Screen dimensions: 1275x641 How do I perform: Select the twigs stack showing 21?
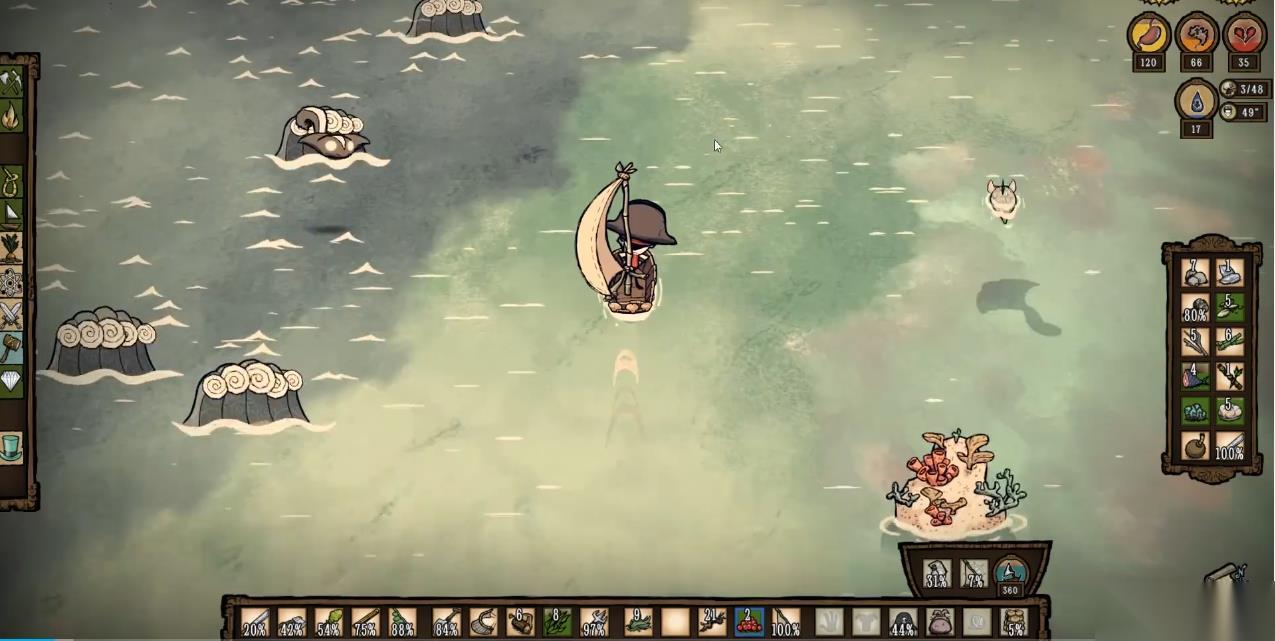pyautogui.click(x=711, y=622)
